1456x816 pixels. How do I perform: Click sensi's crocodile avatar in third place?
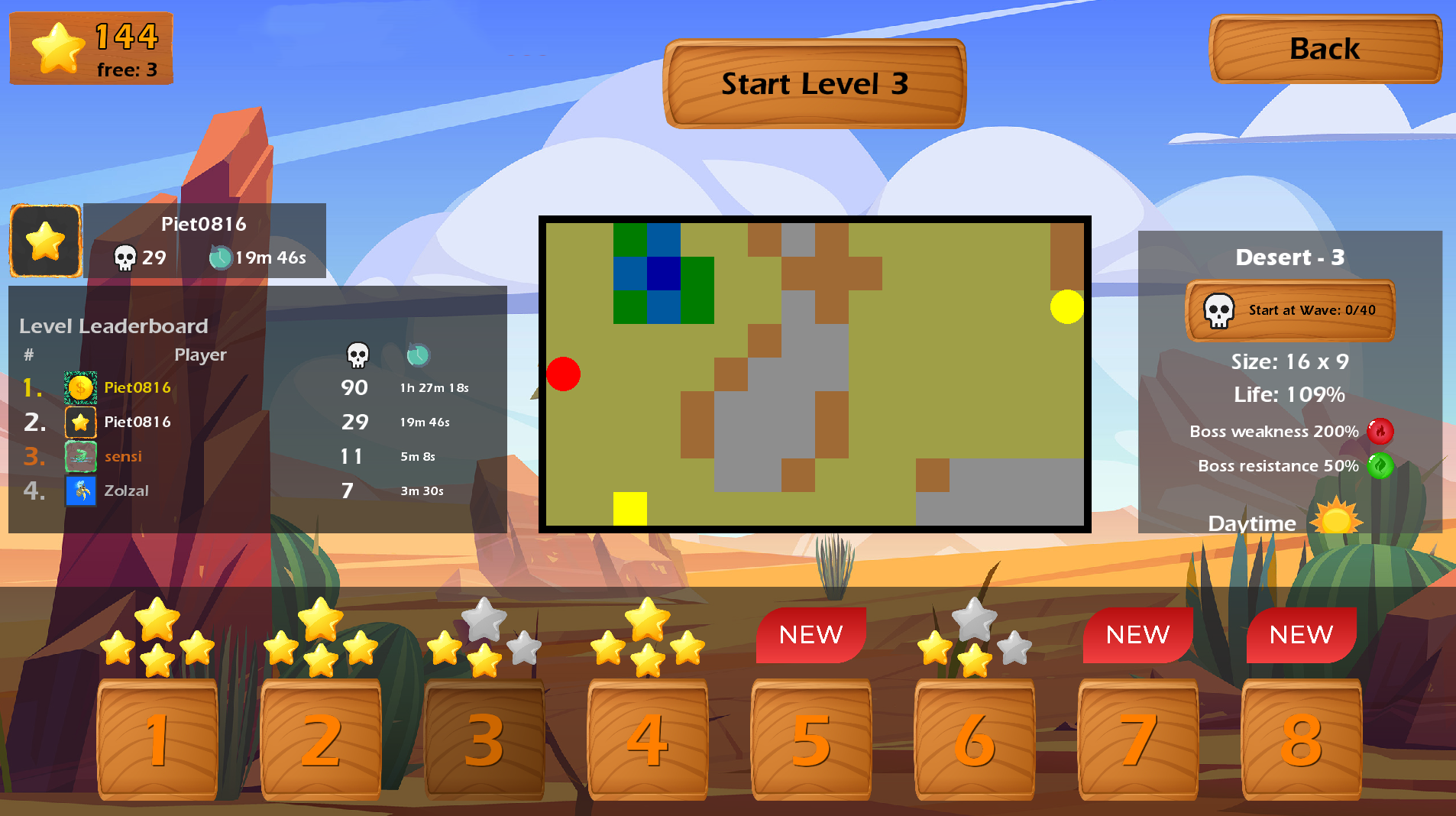coord(79,456)
